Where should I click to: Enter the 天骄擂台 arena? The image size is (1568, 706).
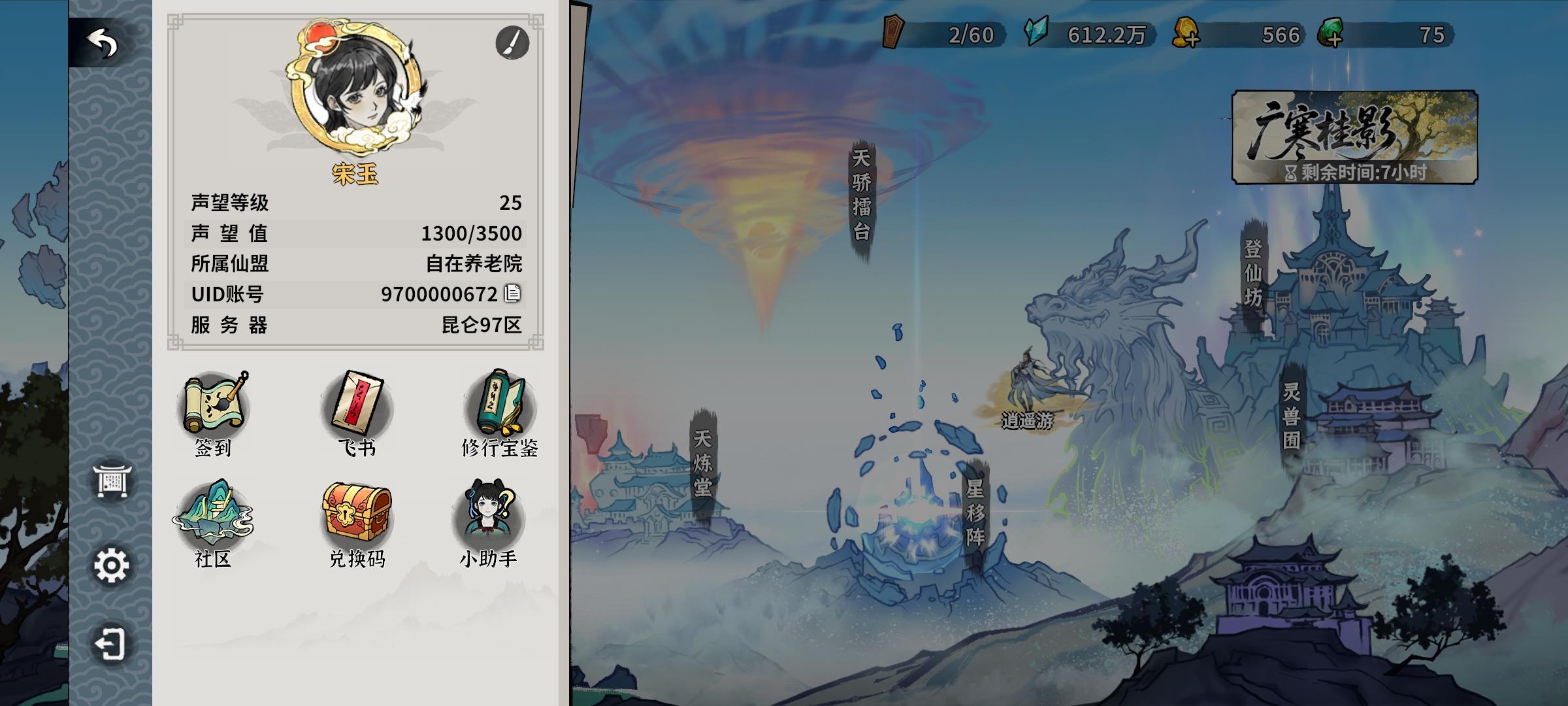tap(862, 197)
